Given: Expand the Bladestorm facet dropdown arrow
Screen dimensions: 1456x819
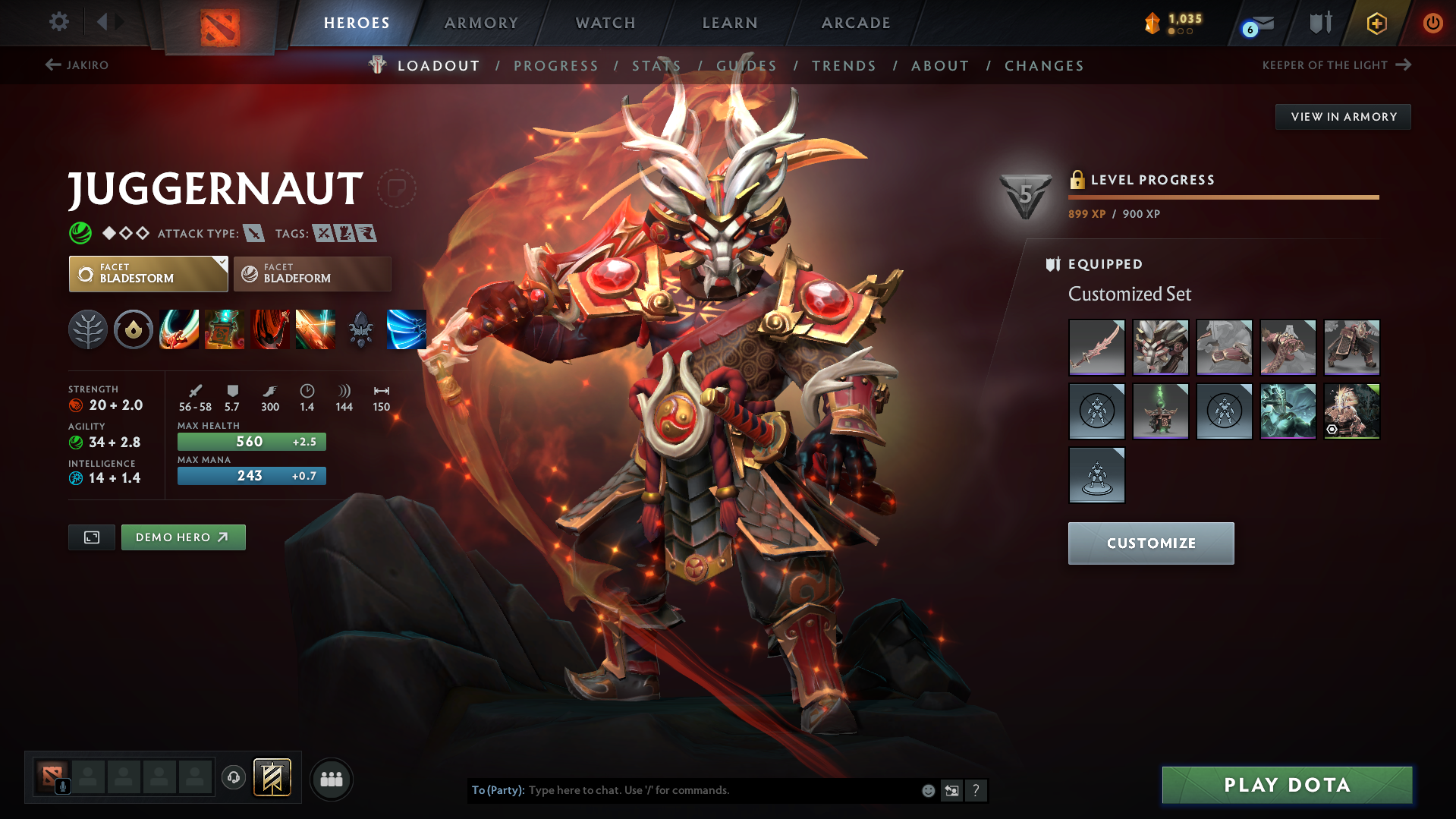Looking at the screenshot, I should pos(222,263).
